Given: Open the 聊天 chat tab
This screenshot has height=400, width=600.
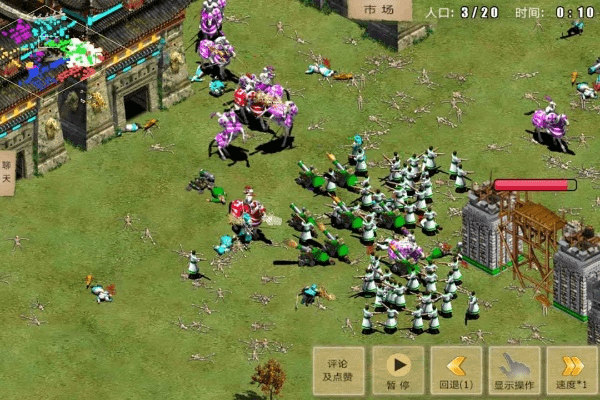Looking at the screenshot, I should 7,169.
